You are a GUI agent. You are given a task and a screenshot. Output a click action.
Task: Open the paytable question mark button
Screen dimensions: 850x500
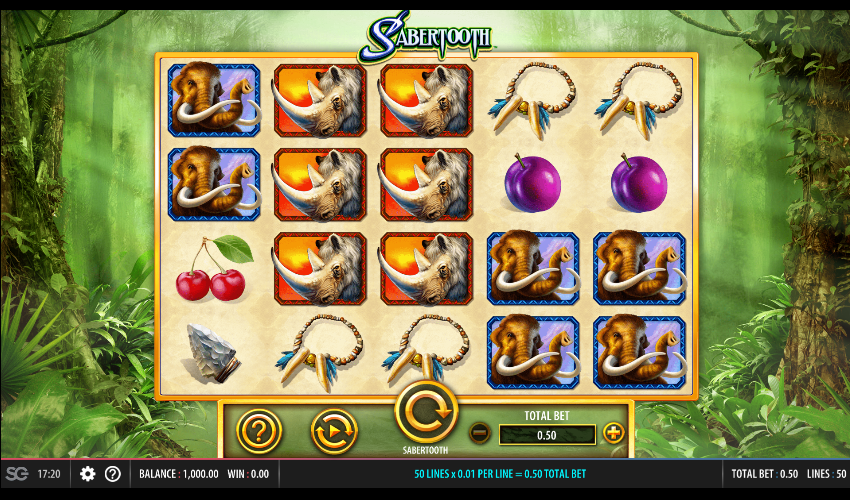coord(258,431)
